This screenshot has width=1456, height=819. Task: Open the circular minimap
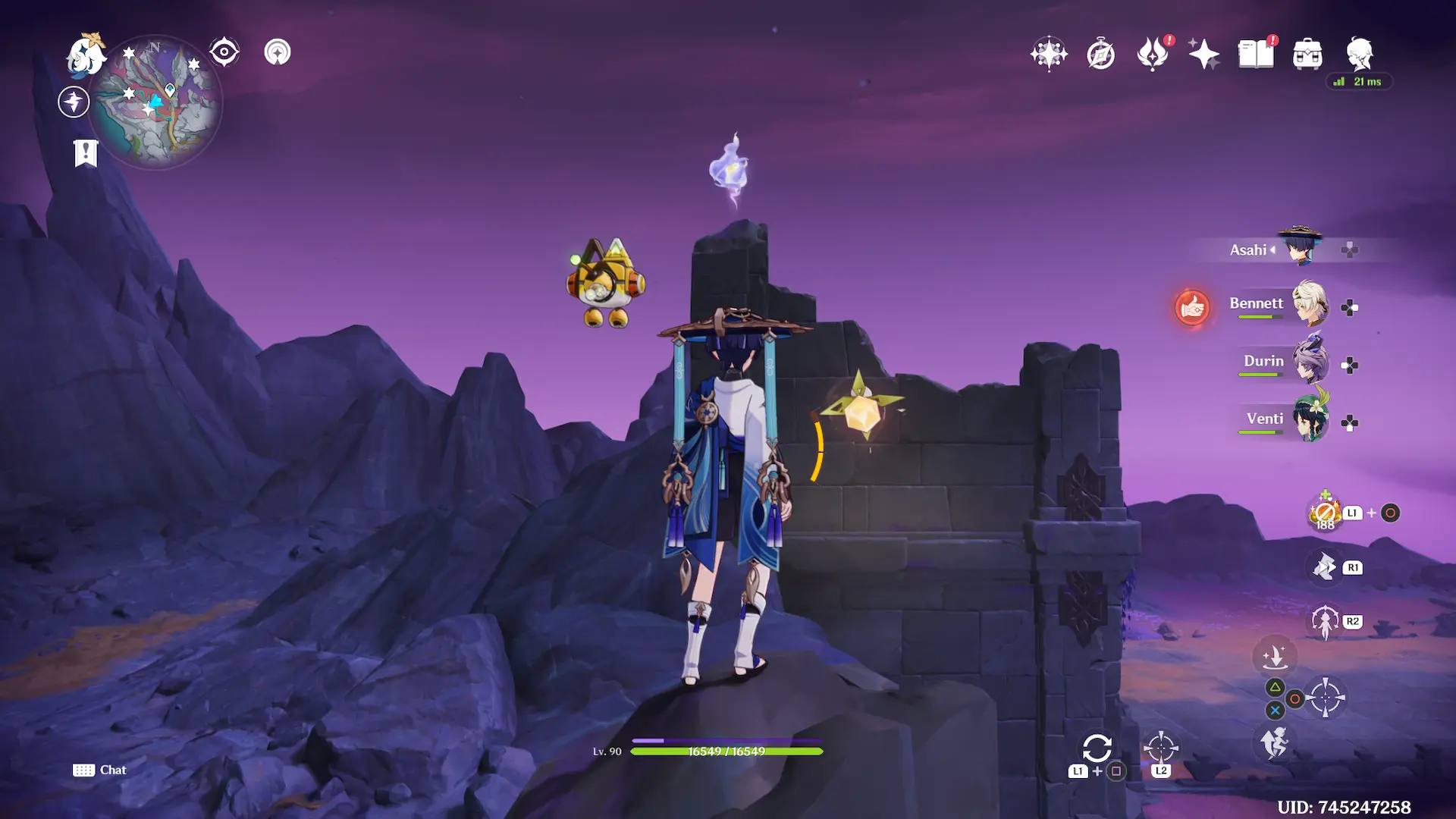[x=155, y=102]
